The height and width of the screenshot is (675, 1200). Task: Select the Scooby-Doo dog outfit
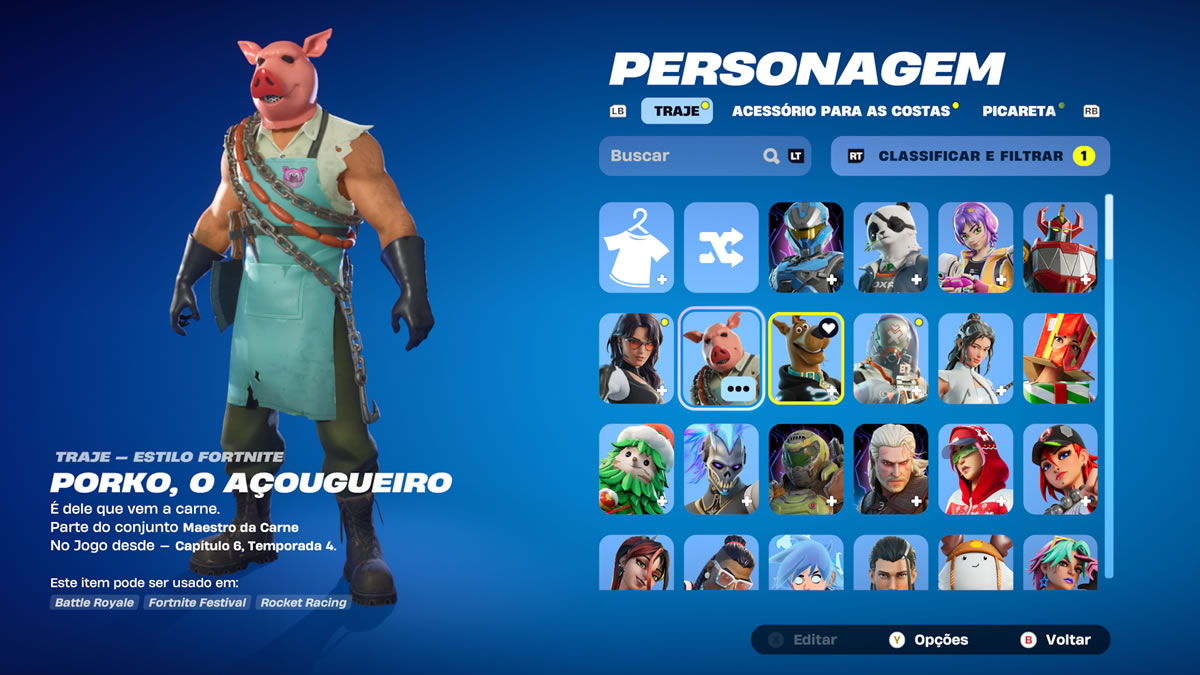tap(806, 358)
